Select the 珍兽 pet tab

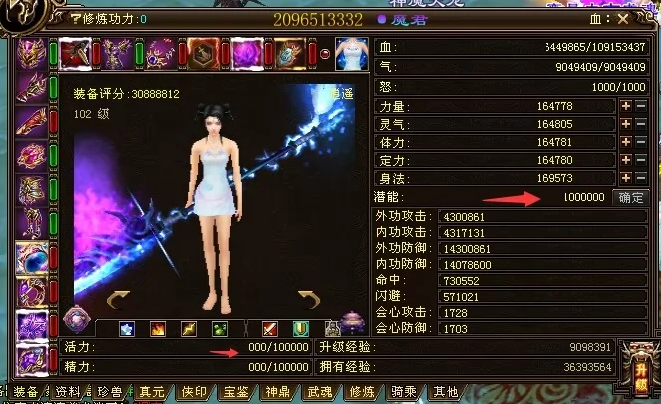point(109,392)
